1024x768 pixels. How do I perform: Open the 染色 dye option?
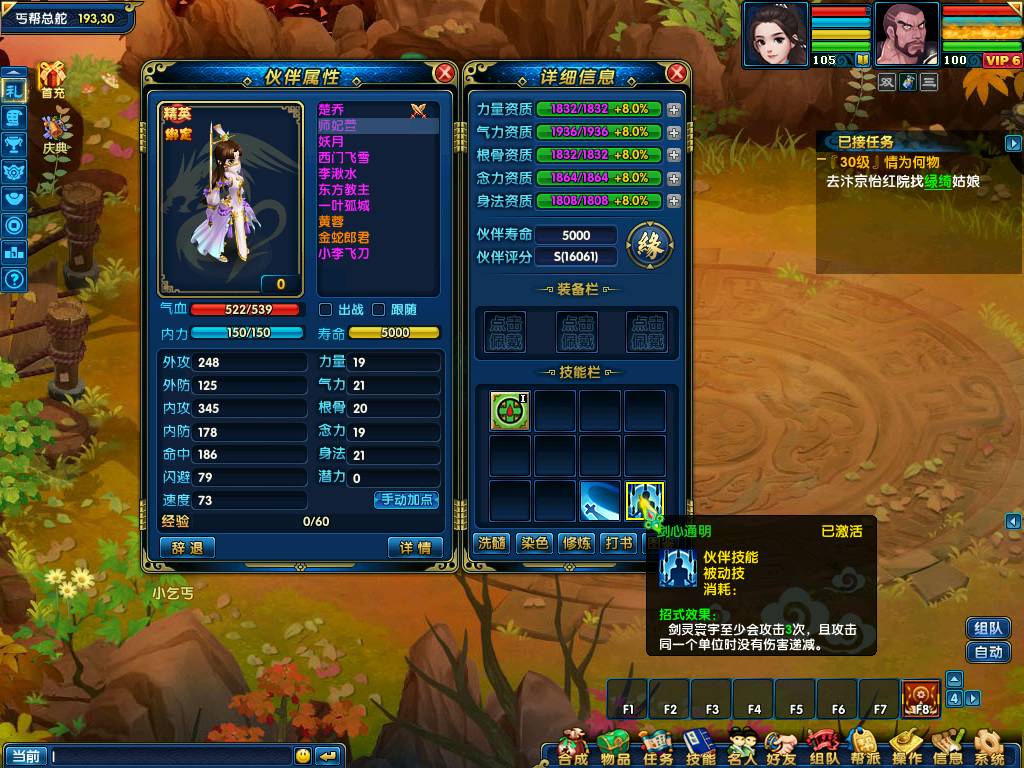click(x=534, y=543)
